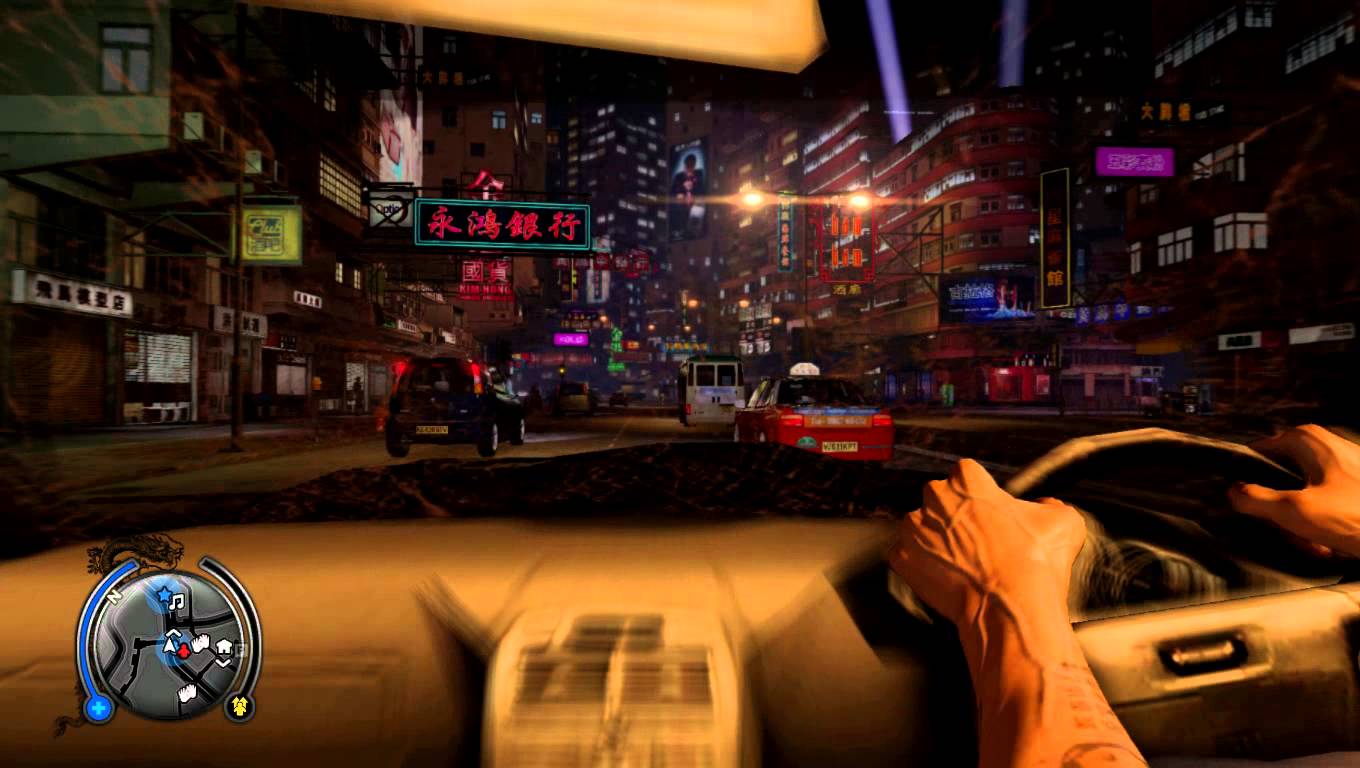This screenshot has height=768, width=1360.
Task: Click the lower fist icon near minimap bottom
Action: click(186, 691)
